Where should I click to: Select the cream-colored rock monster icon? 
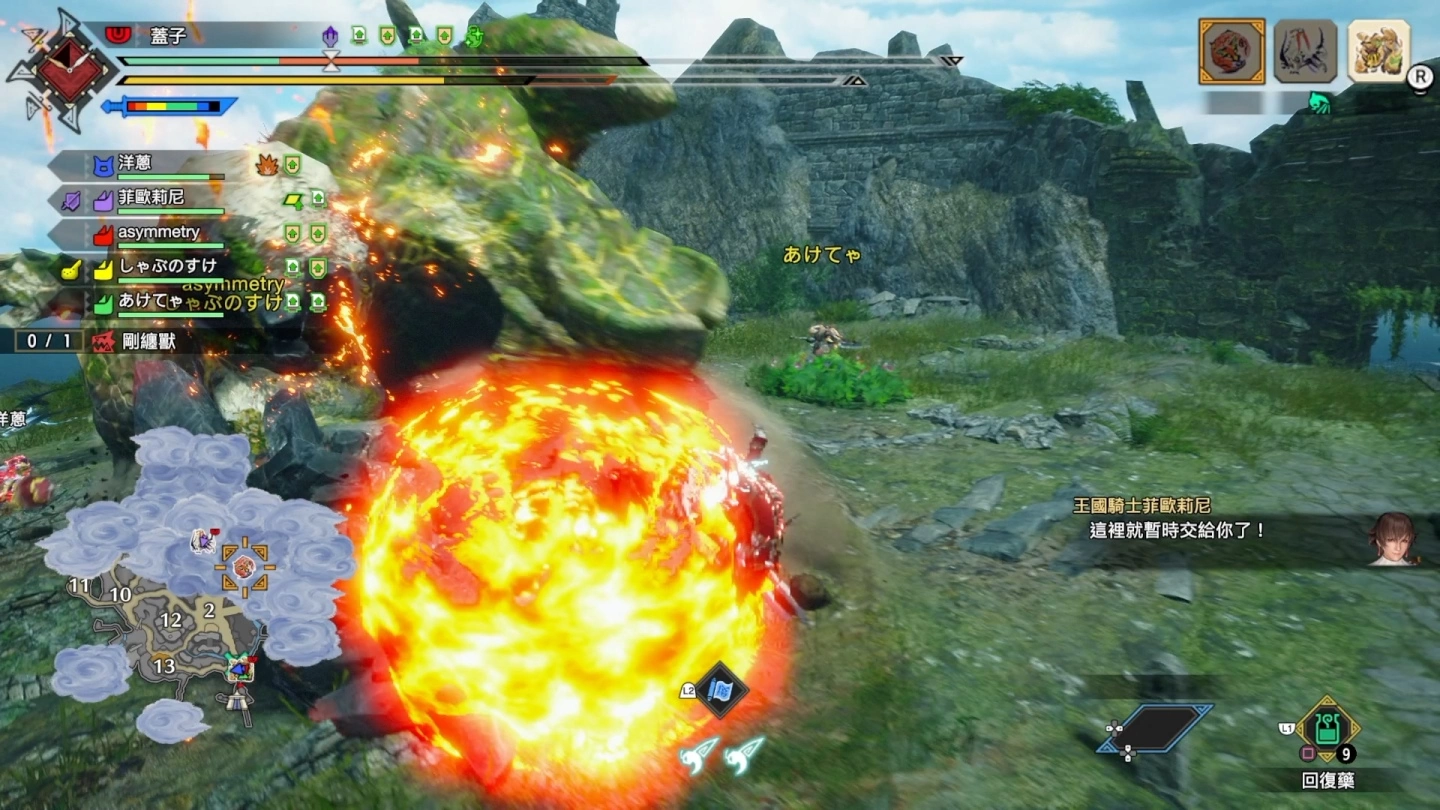1379,51
